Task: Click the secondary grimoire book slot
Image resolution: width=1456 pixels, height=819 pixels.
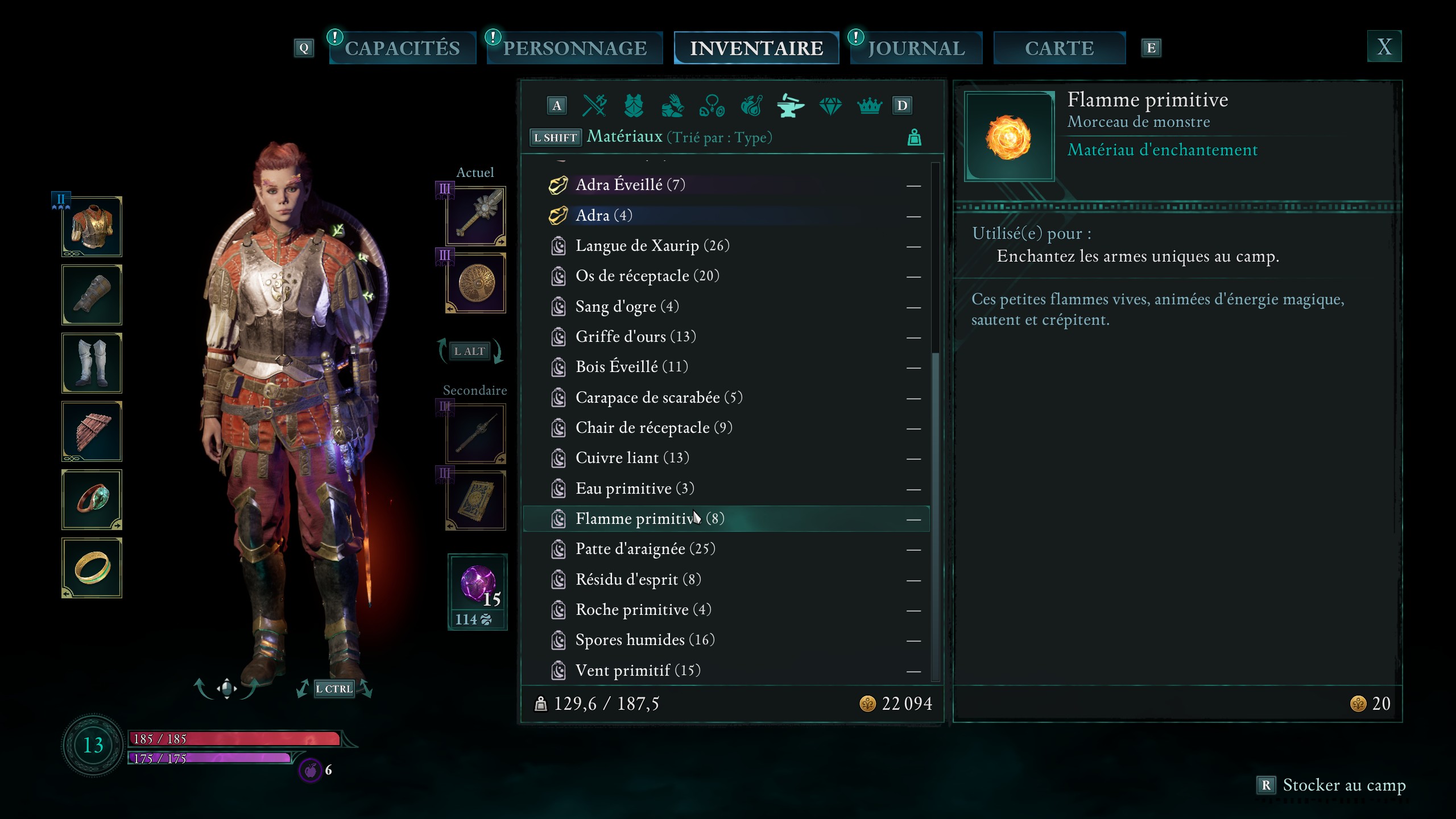Action: pos(476,500)
